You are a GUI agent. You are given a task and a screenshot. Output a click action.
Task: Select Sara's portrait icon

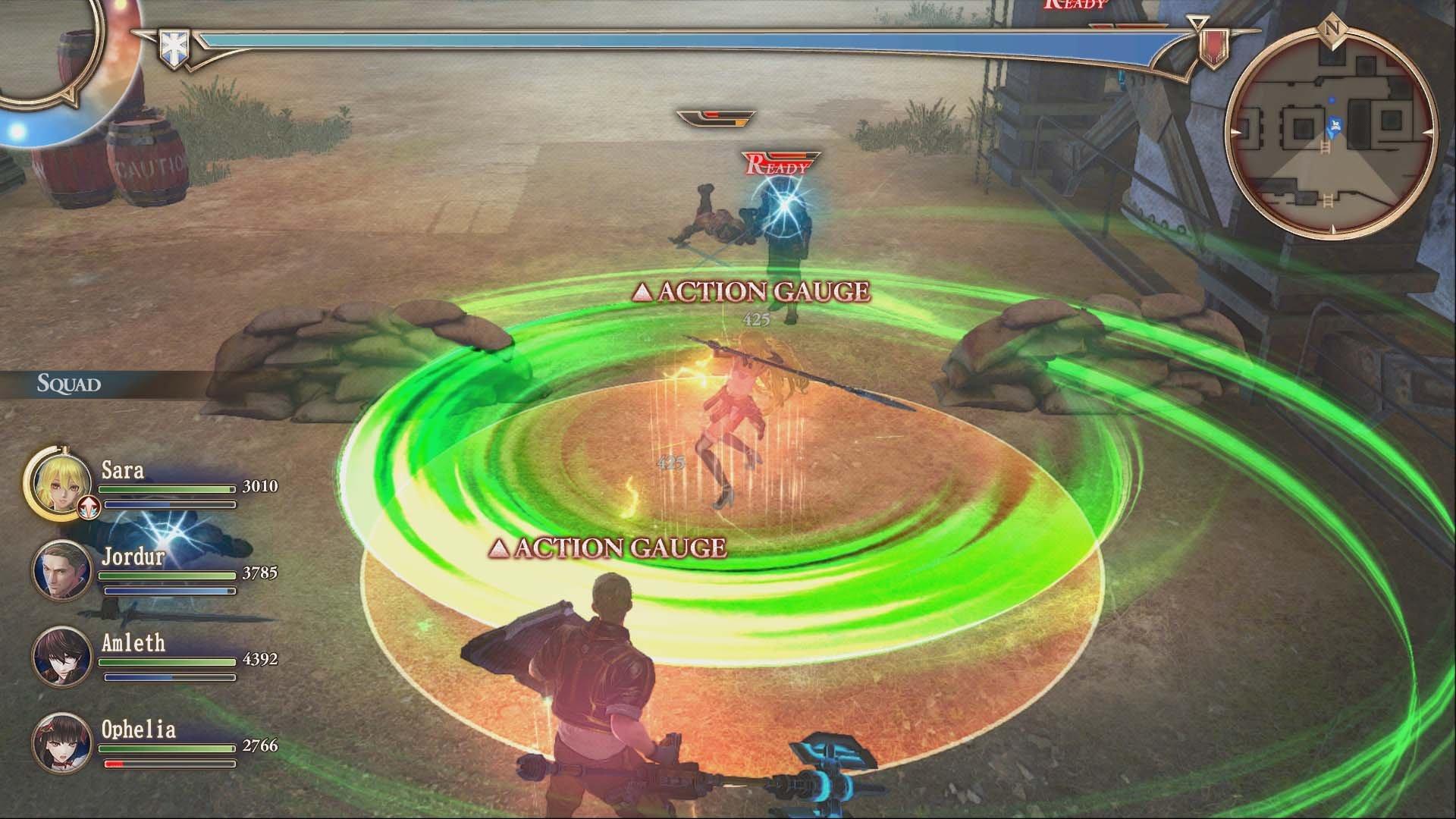62,484
